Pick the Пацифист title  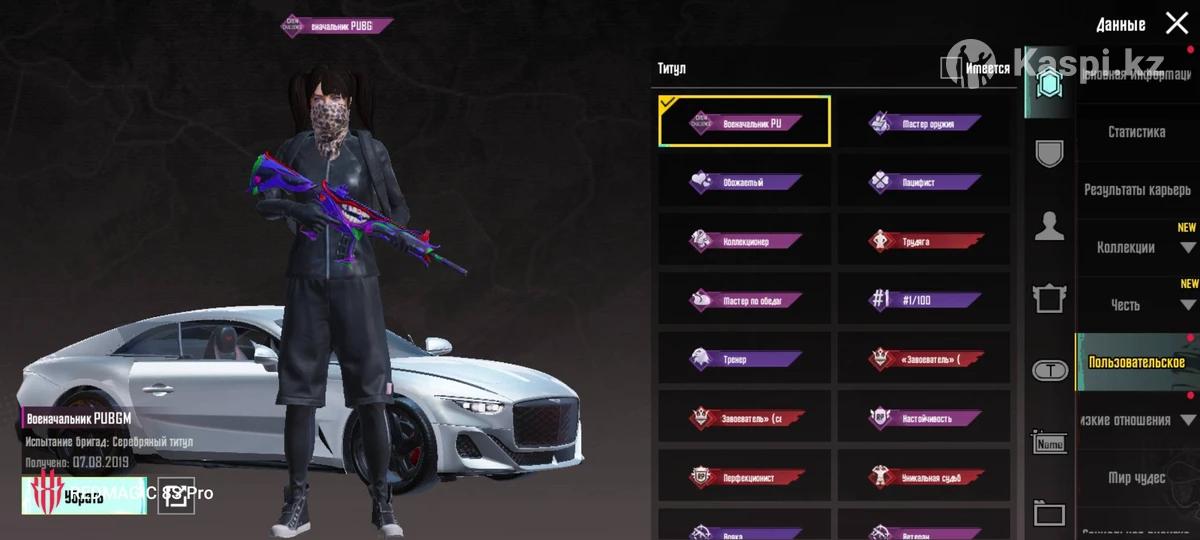coord(924,182)
